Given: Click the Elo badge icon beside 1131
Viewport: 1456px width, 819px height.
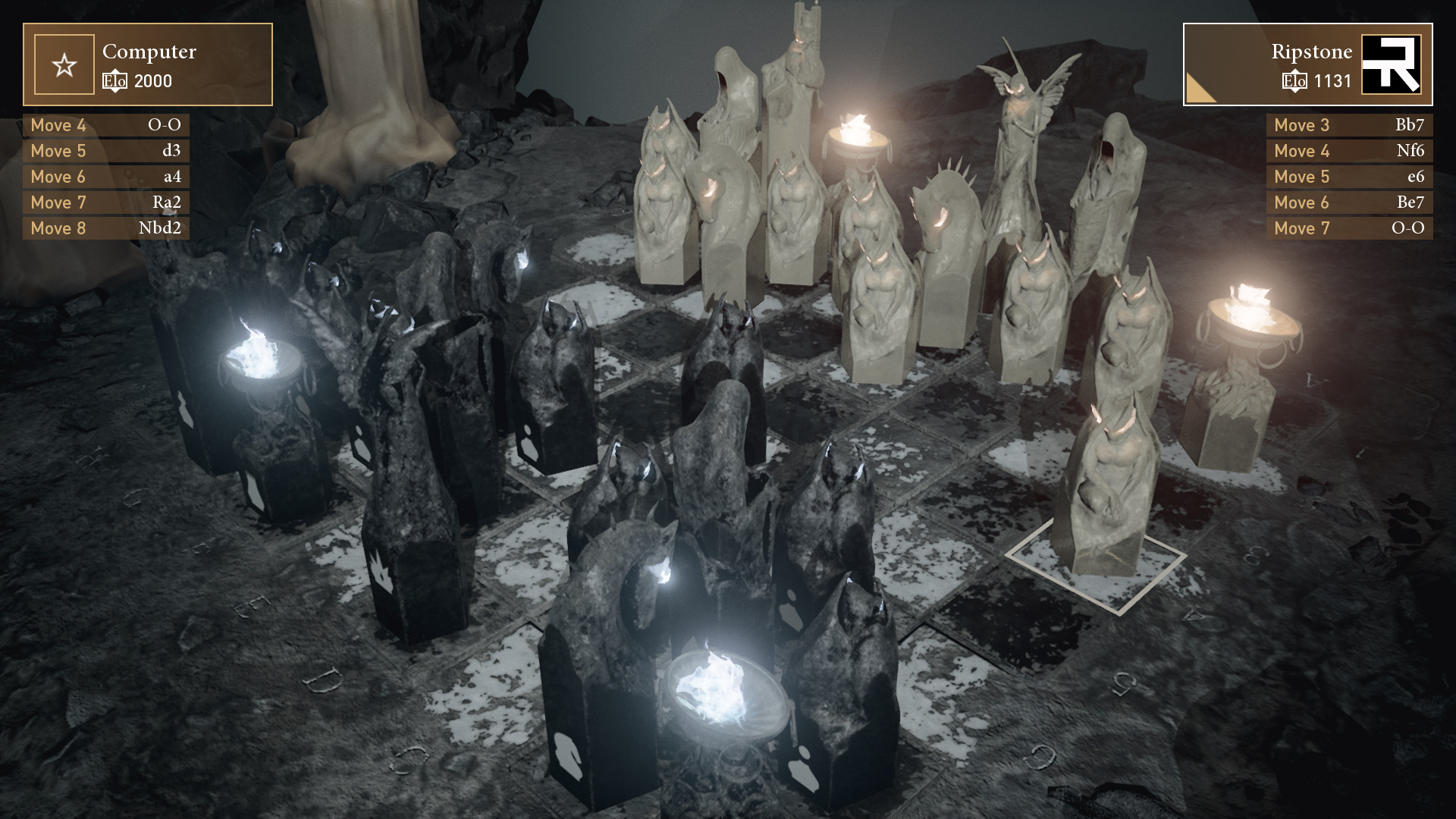Looking at the screenshot, I should 1296,82.
